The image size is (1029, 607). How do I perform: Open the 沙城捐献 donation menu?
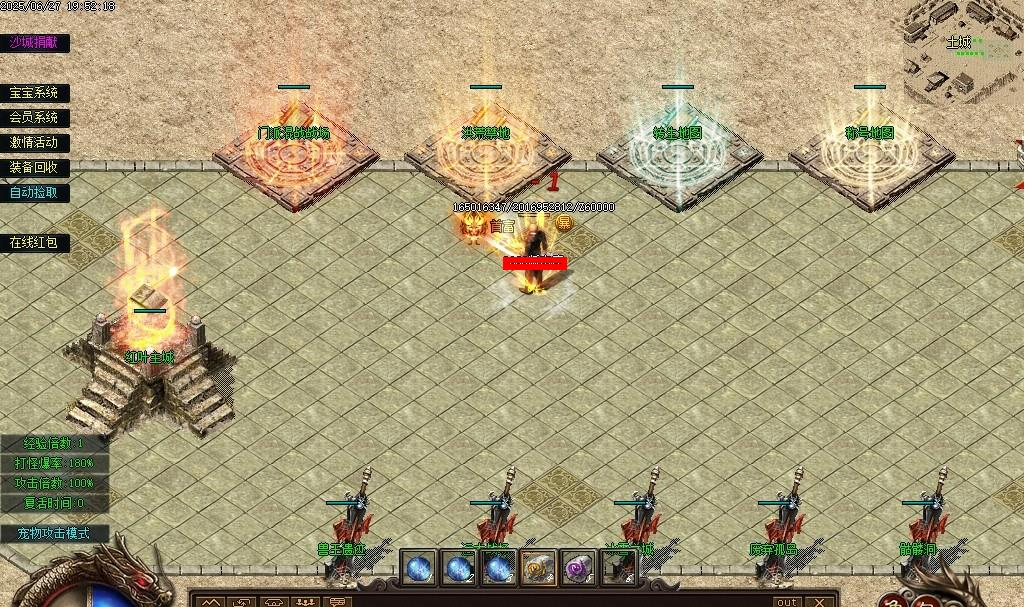coord(34,42)
